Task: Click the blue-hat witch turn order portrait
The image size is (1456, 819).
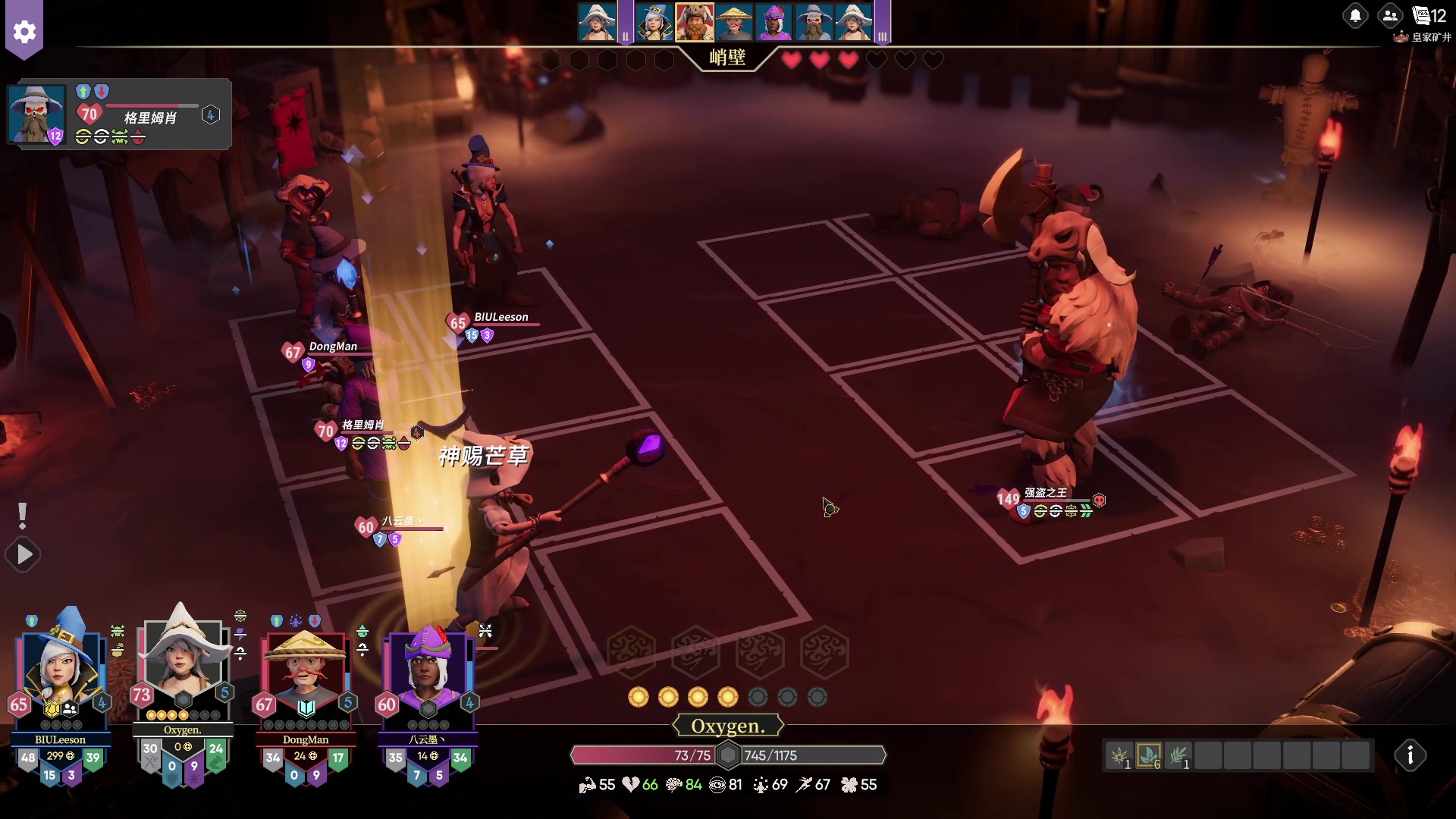Action: 654,22
